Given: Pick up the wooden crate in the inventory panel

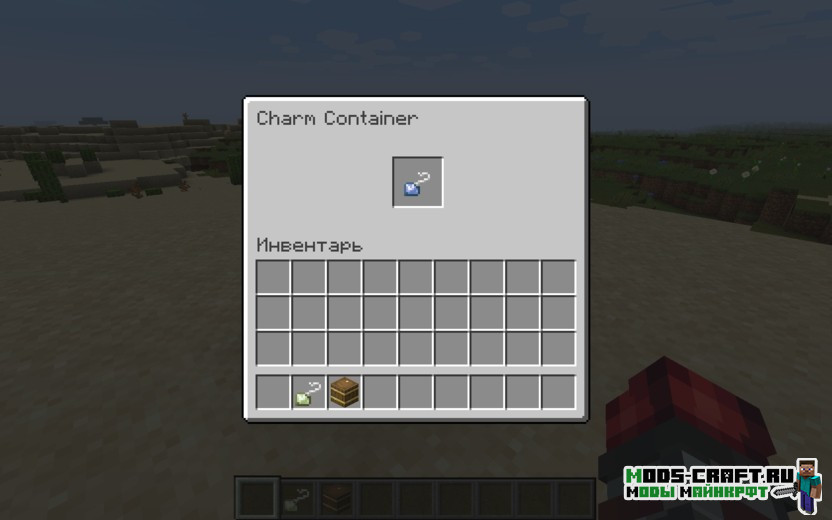Looking at the screenshot, I should (345, 392).
